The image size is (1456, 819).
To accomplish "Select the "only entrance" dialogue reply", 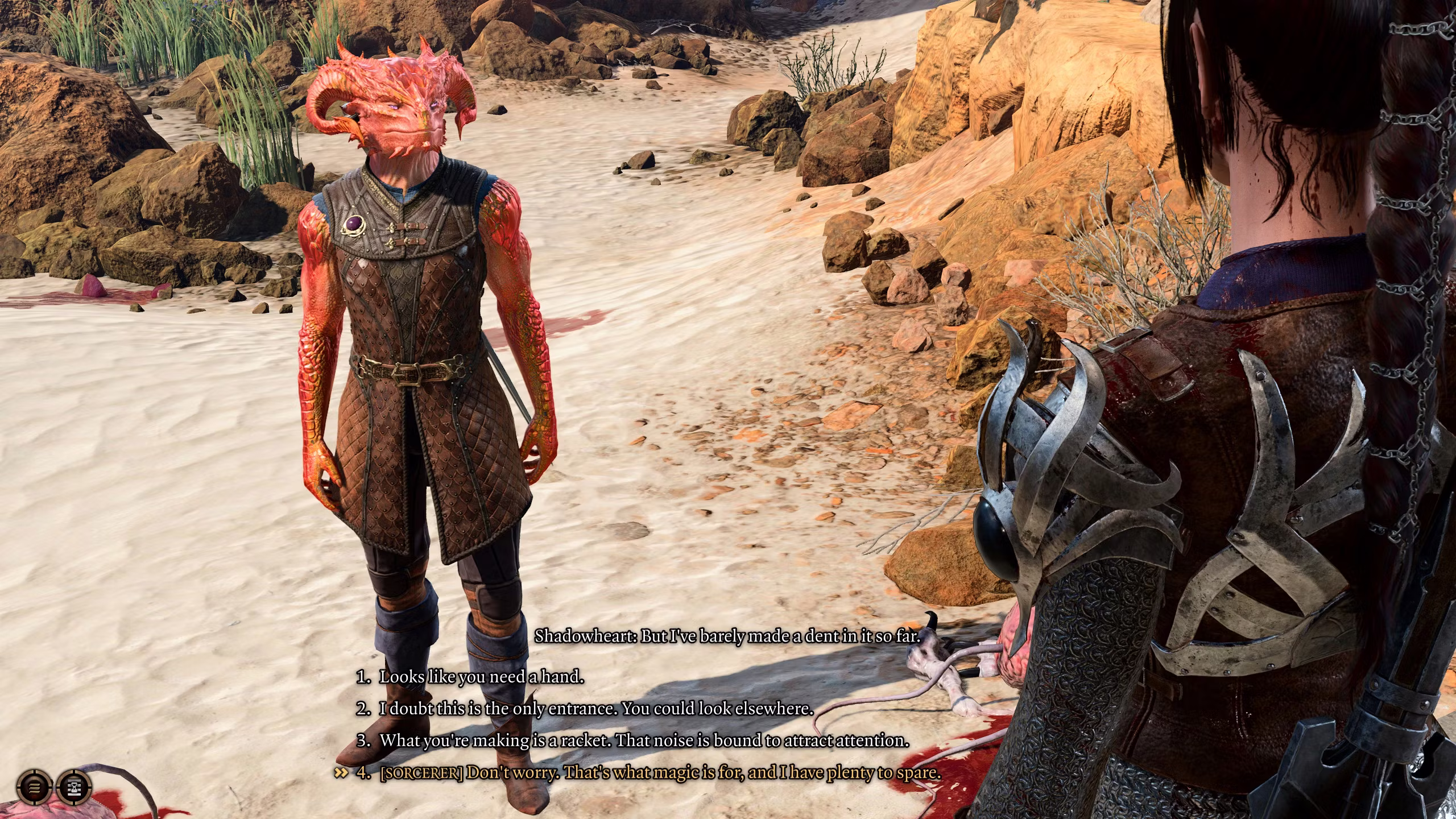I will (596, 709).
